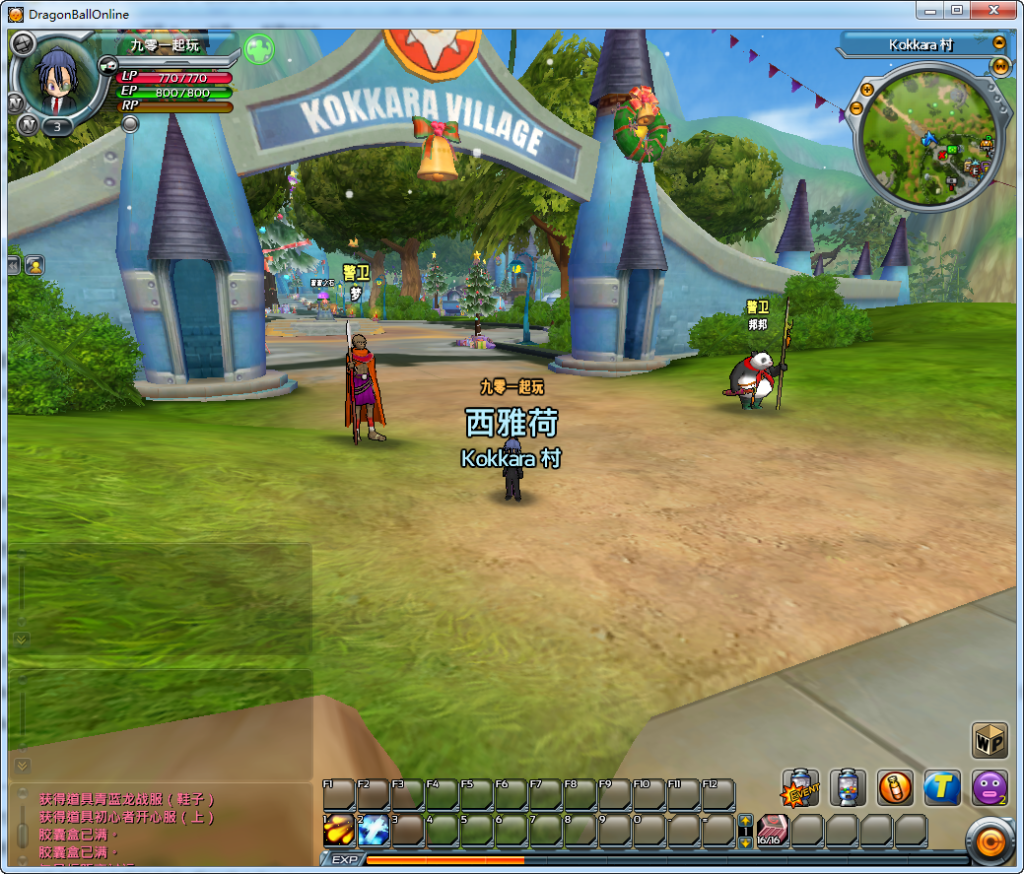Open the main menu orange dragon ball button
The width and height of the screenshot is (1024, 874).
pos(990,842)
